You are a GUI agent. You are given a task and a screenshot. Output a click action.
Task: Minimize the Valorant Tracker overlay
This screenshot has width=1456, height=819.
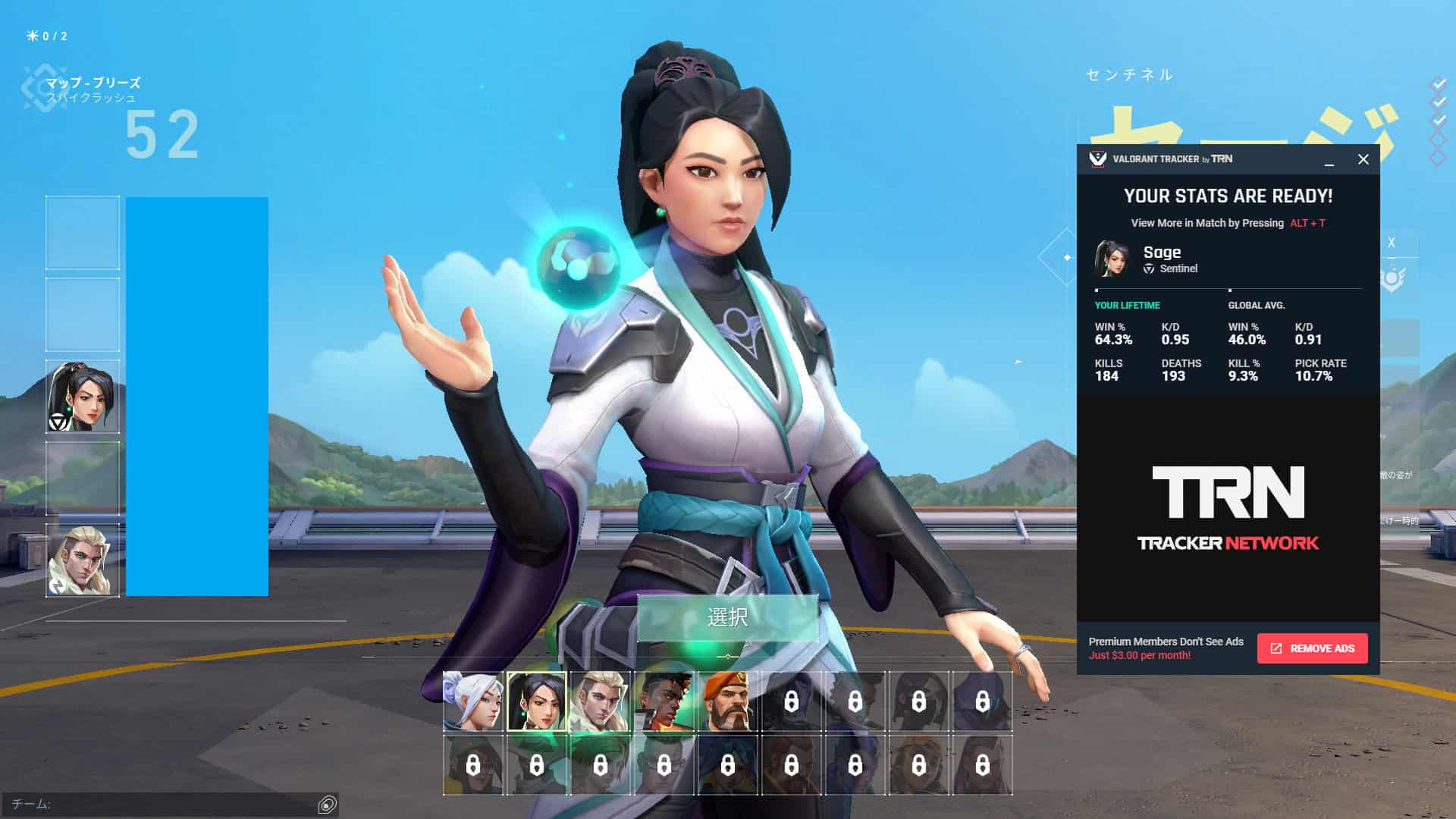1329,161
